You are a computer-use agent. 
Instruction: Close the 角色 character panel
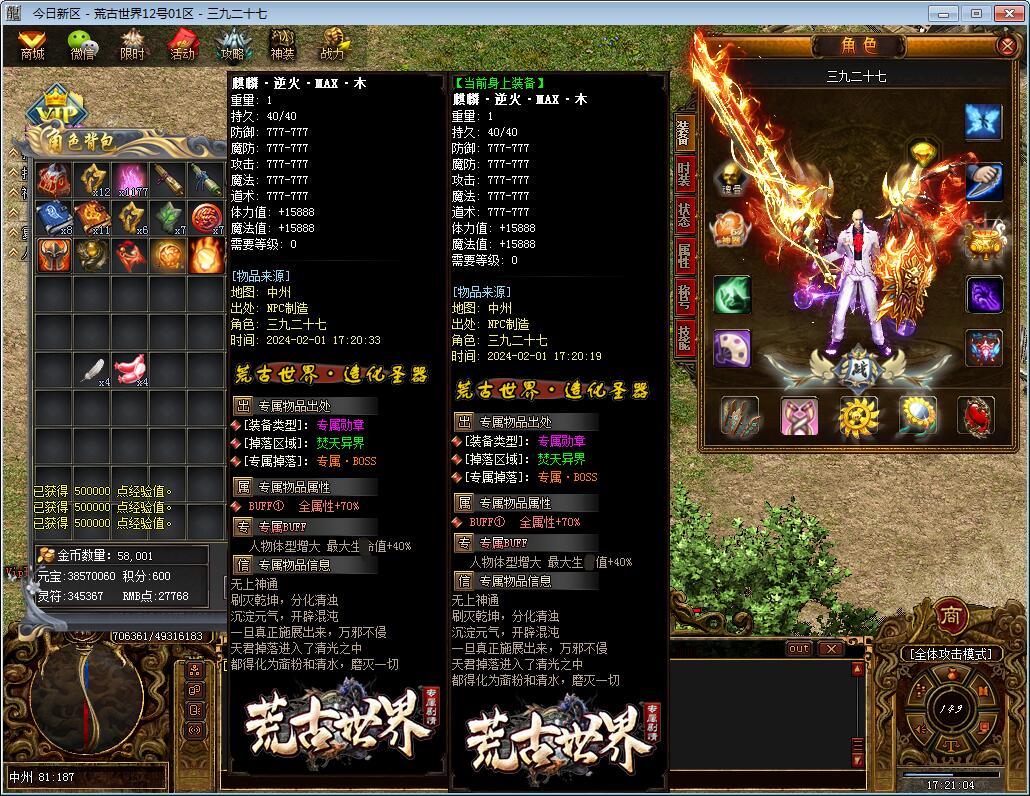point(1006,46)
